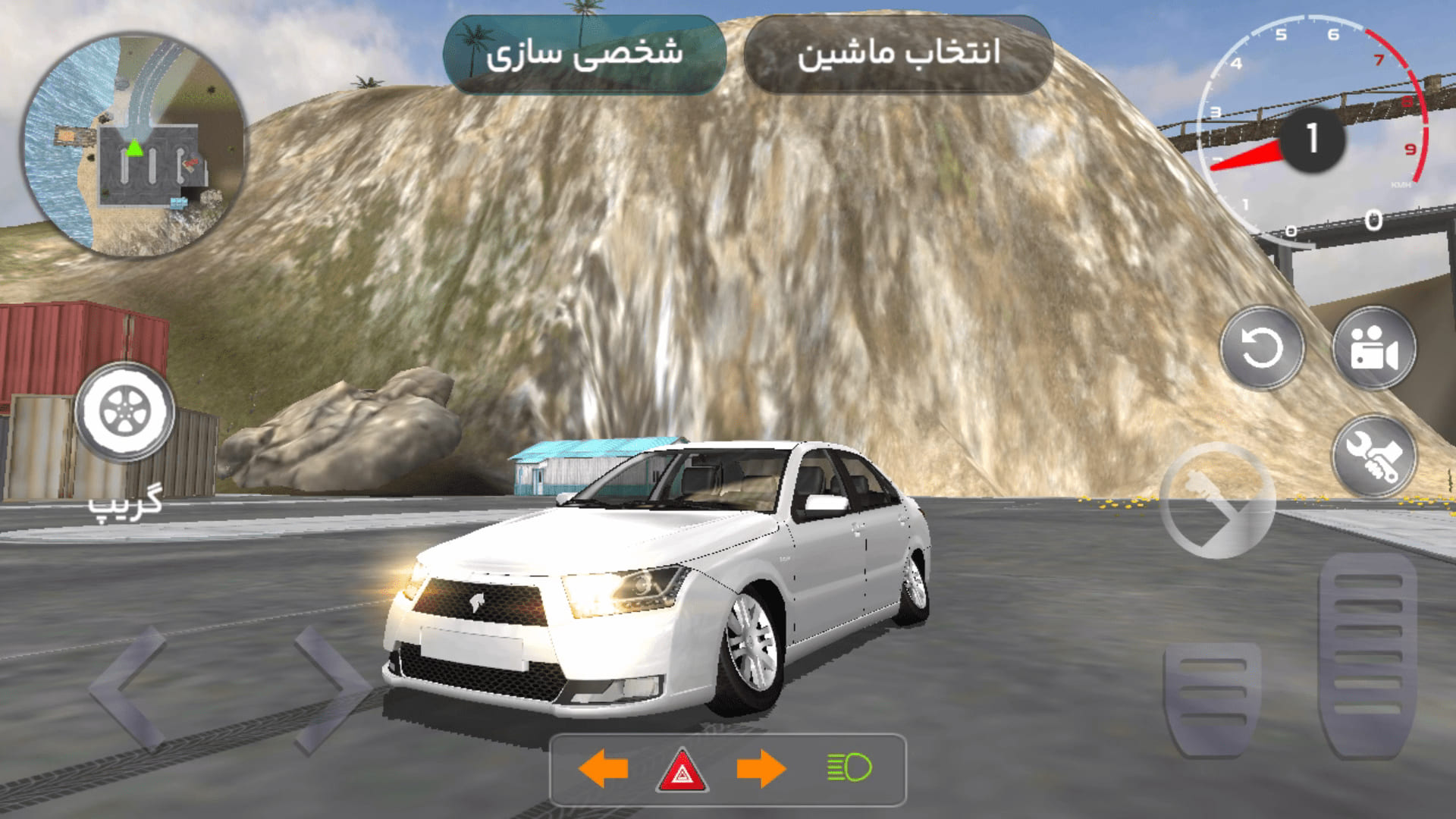The image size is (1456, 819).
Task: Toggle the گریپ wheel grip button
Action: tap(124, 412)
